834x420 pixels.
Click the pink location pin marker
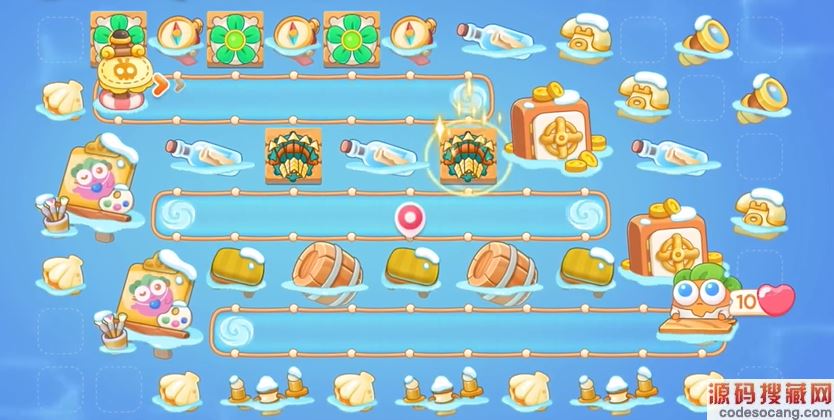[407, 219]
